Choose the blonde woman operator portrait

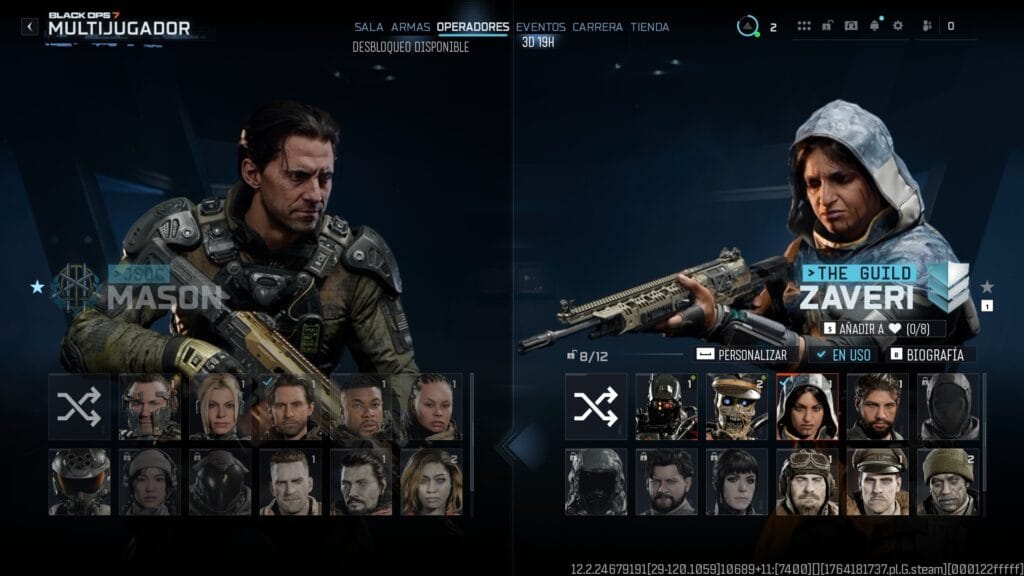[220, 406]
